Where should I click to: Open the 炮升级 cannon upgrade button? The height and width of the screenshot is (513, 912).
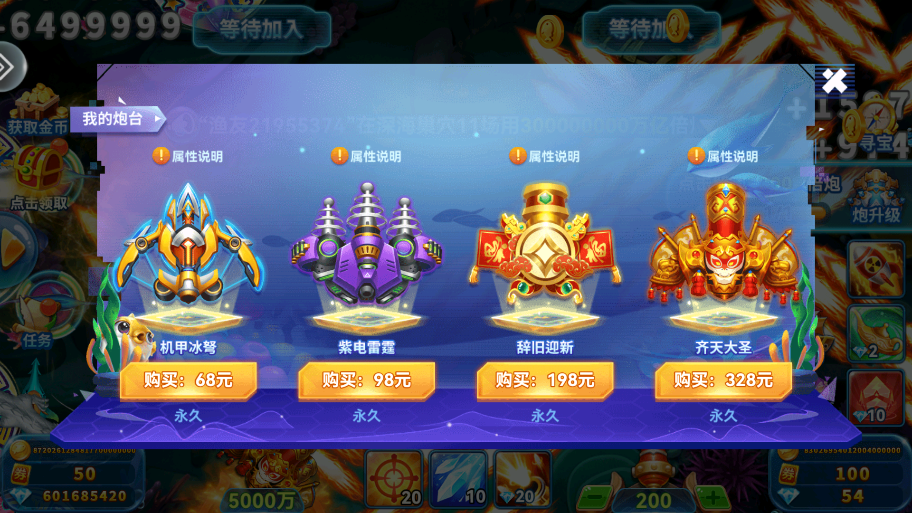(x=876, y=196)
